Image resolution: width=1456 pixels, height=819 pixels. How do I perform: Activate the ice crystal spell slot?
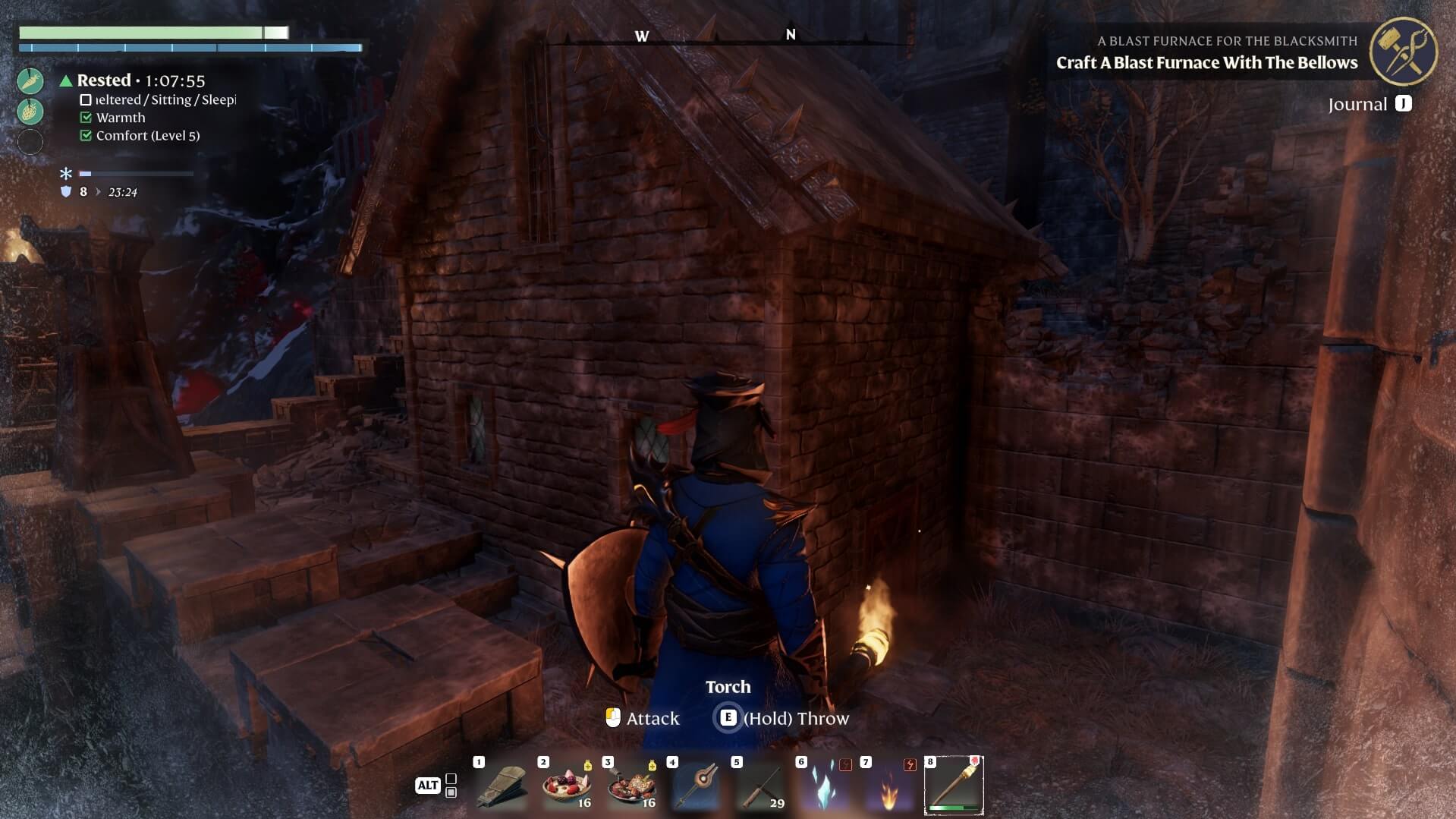(825, 787)
